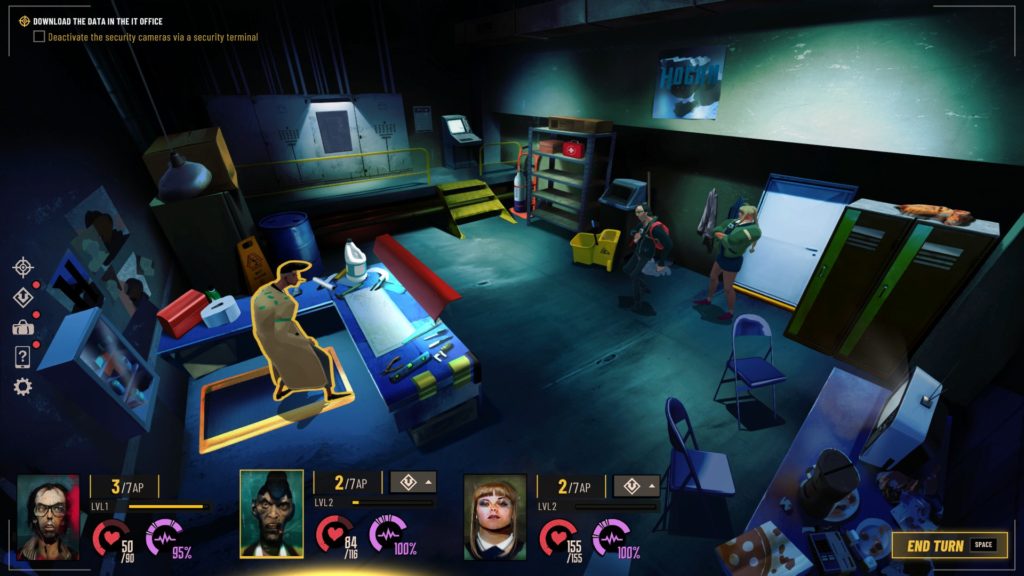
Task: Click the deactivate security cameras objective checkbox
Action: [39, 37]
